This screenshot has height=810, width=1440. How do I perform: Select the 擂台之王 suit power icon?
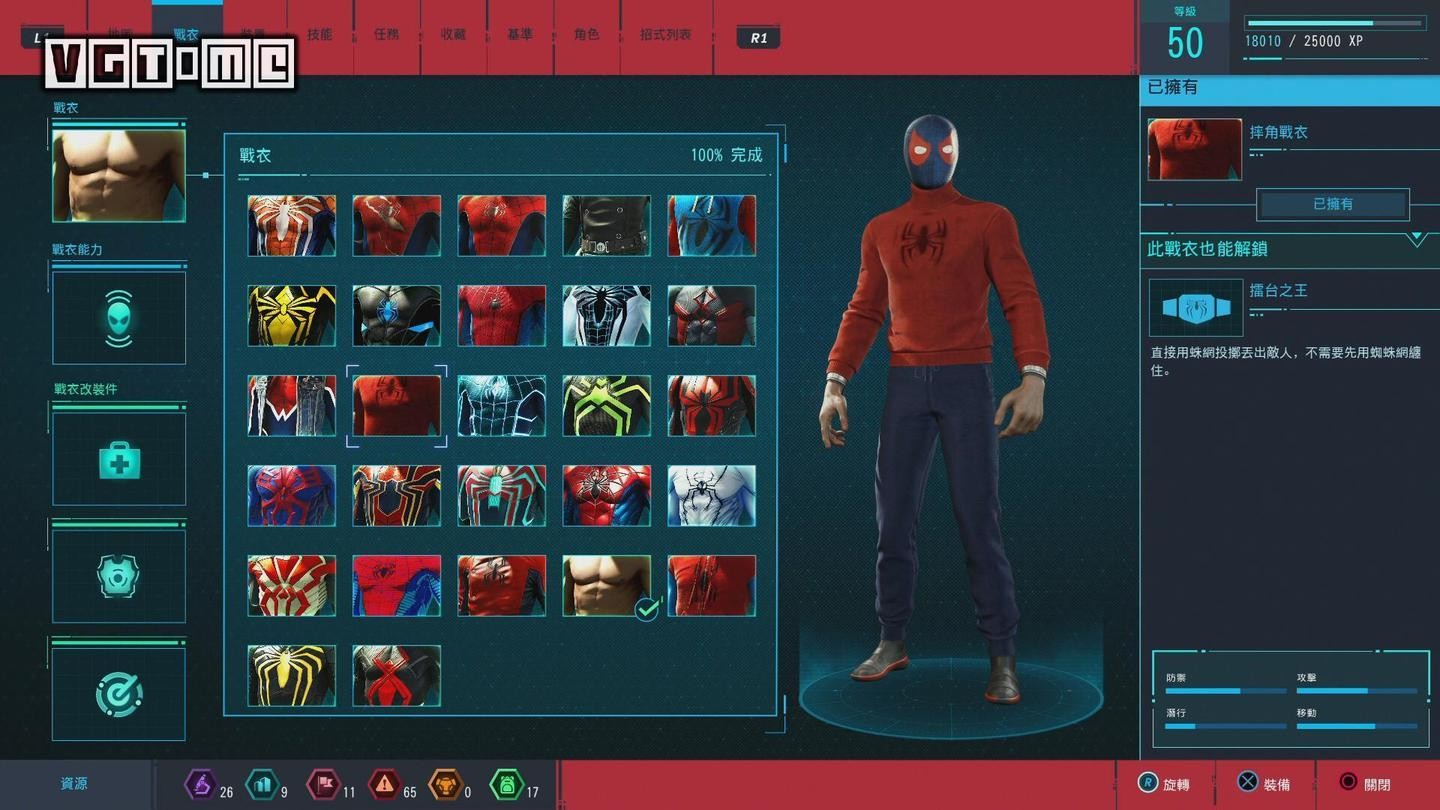(x=1196, y=308)
